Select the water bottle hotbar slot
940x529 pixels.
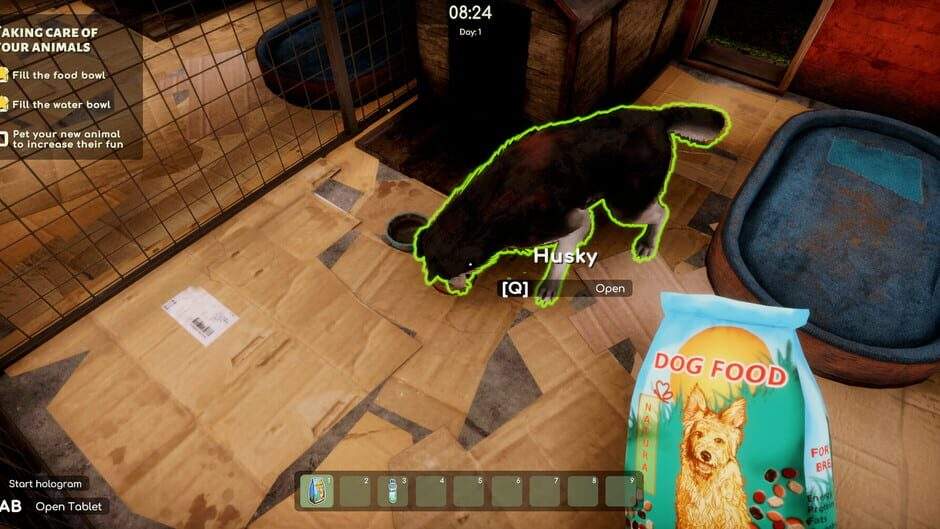pos(394,491)
